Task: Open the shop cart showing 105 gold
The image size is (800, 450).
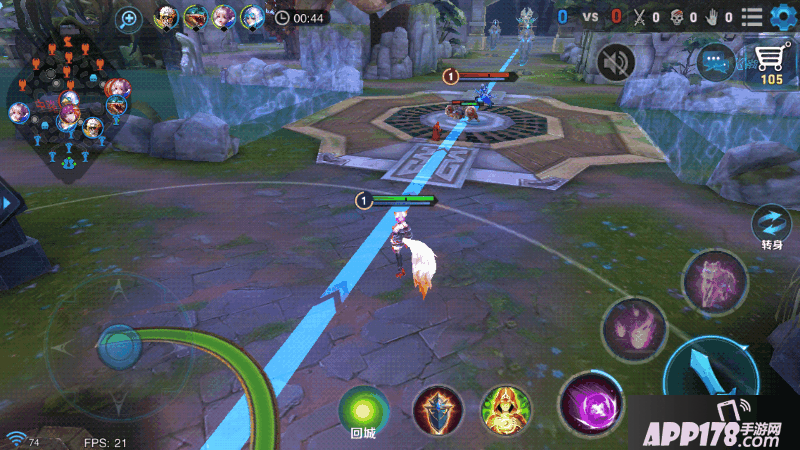Action: pos(771,64)
